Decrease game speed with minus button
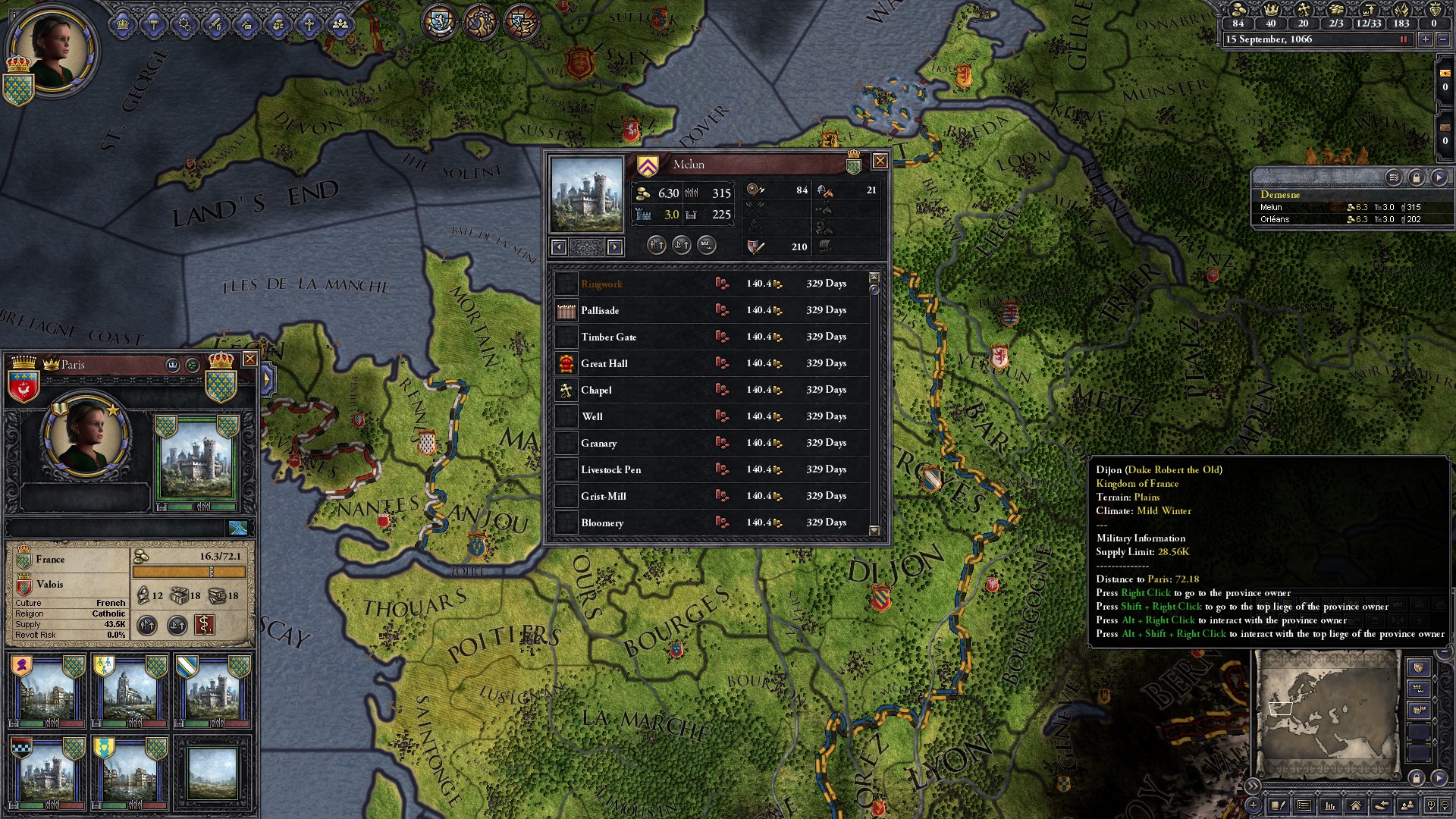Viewport: 1456px width, 819px height. click(1444, 39)
